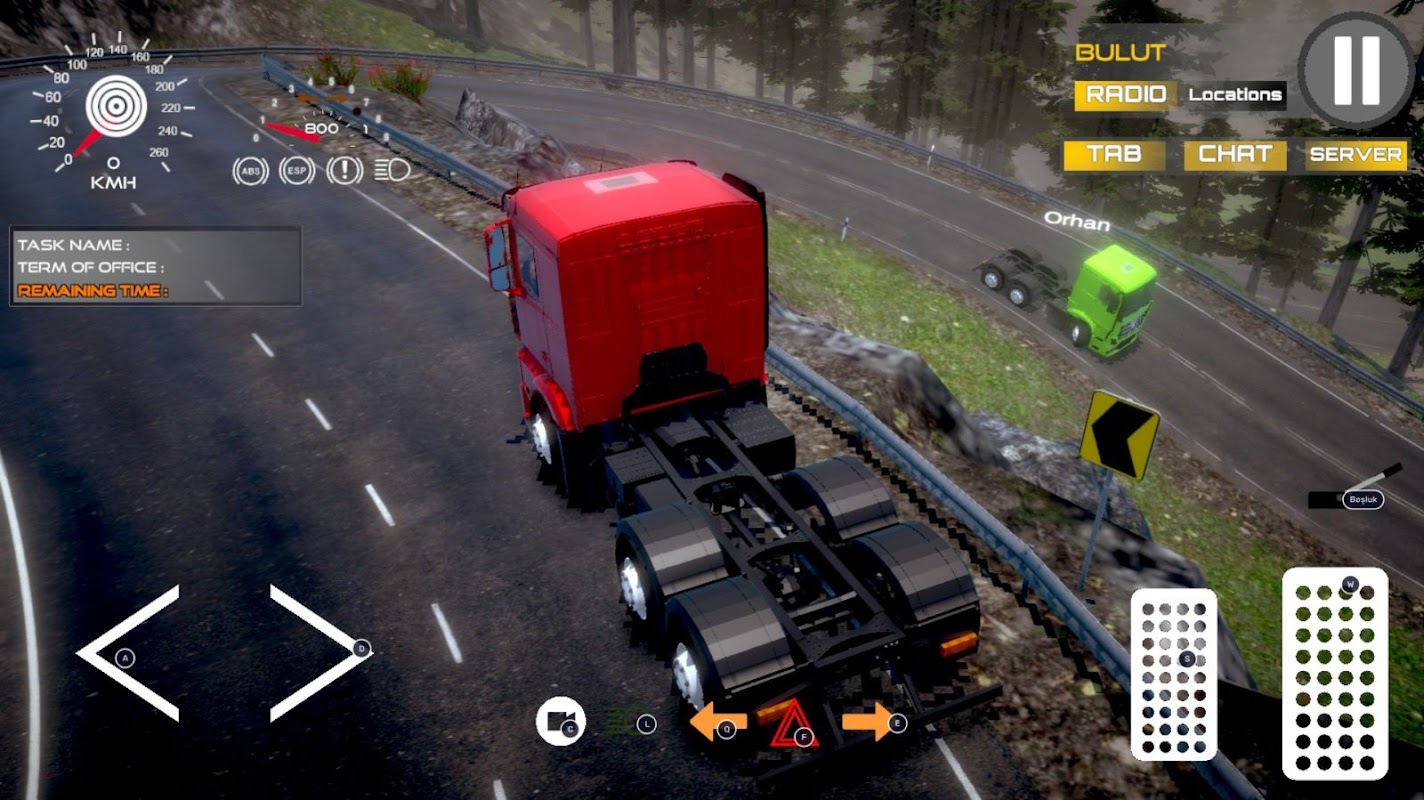Viewport: 1424px width, 800px height.
Task: Switch camera view with the camera icon
Action: [560, 721]
